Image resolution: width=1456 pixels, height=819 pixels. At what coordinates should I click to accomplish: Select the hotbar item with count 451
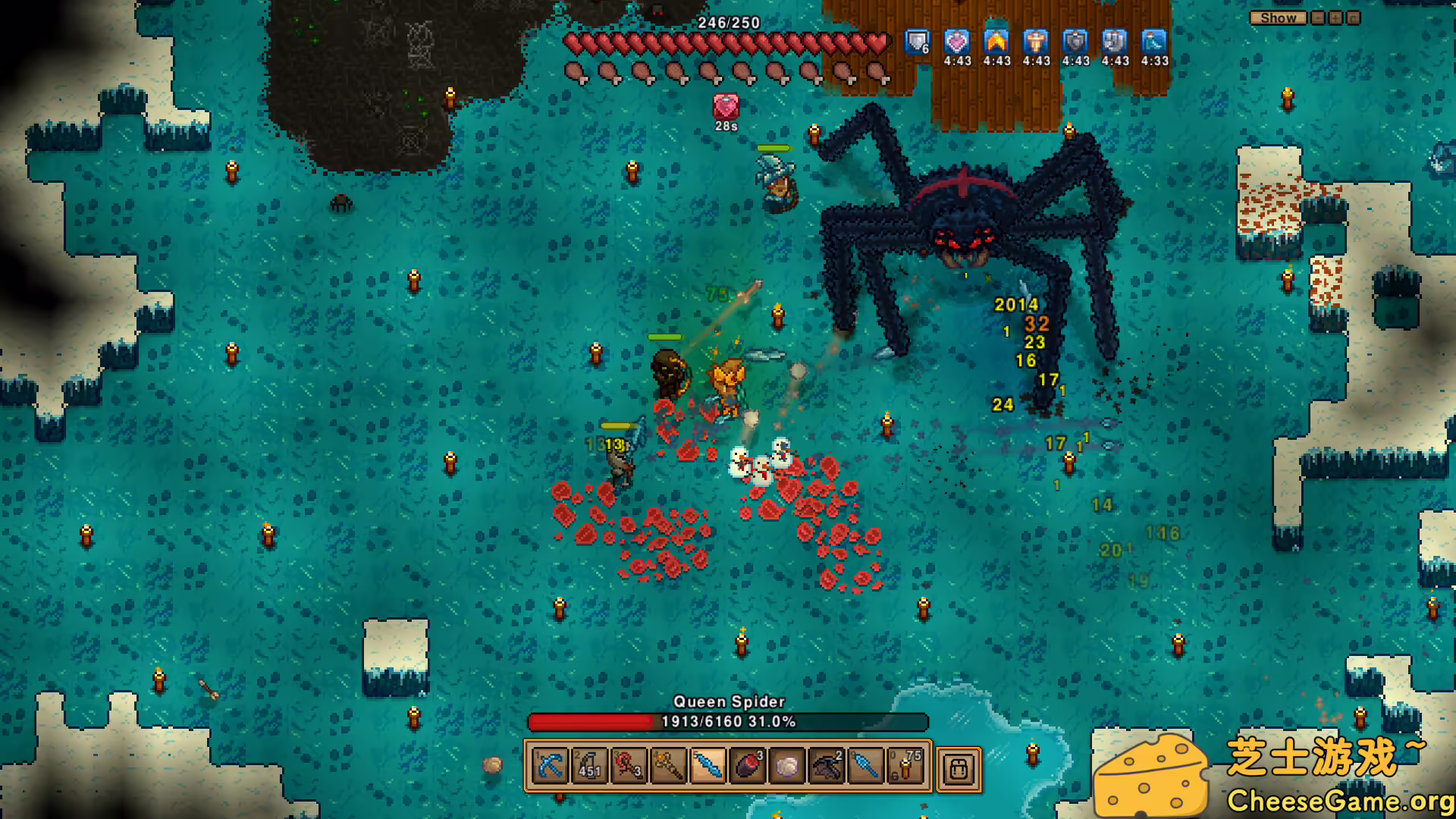[589, 767]
